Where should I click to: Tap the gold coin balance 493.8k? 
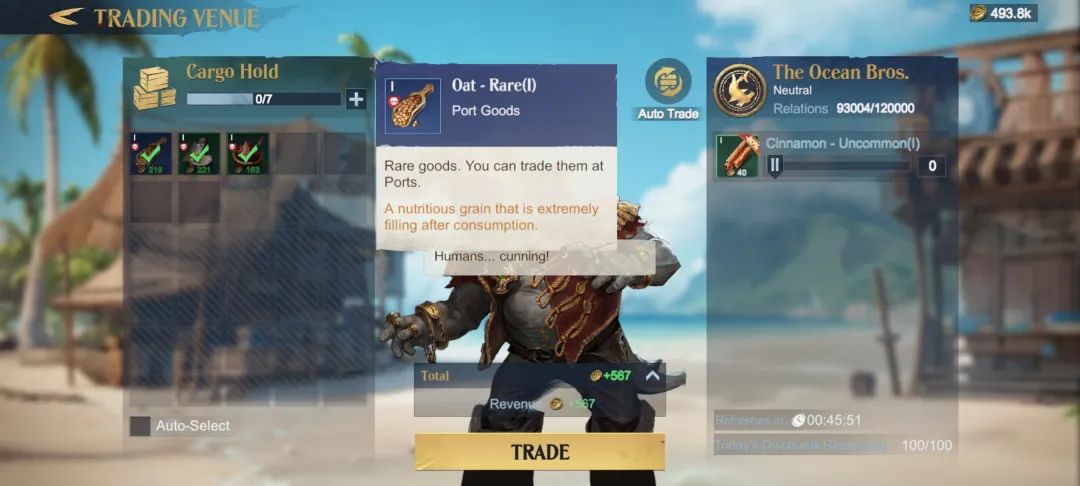[1003, 13]
